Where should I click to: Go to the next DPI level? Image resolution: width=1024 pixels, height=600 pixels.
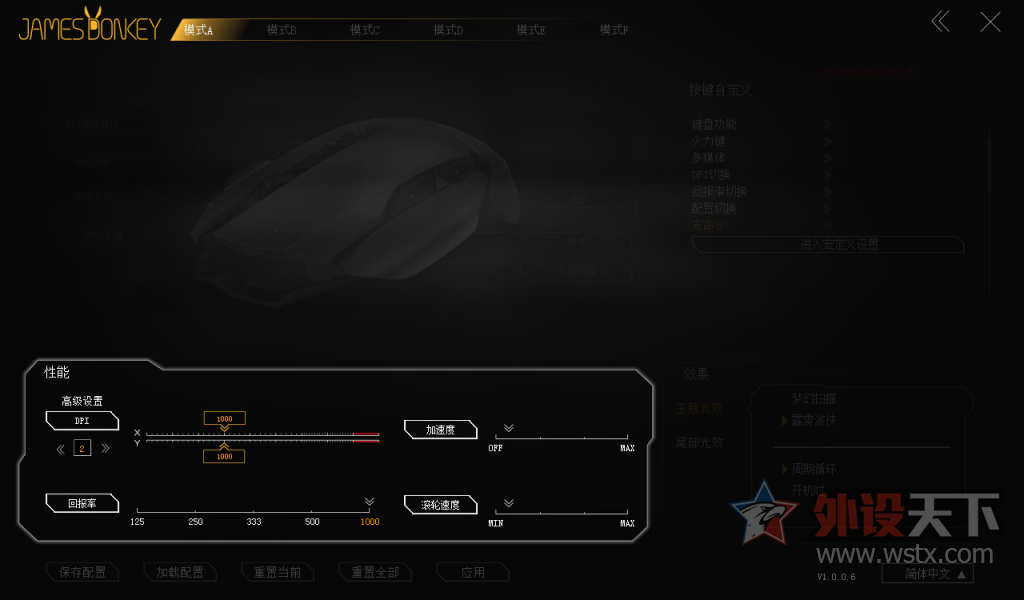point(105,448)
